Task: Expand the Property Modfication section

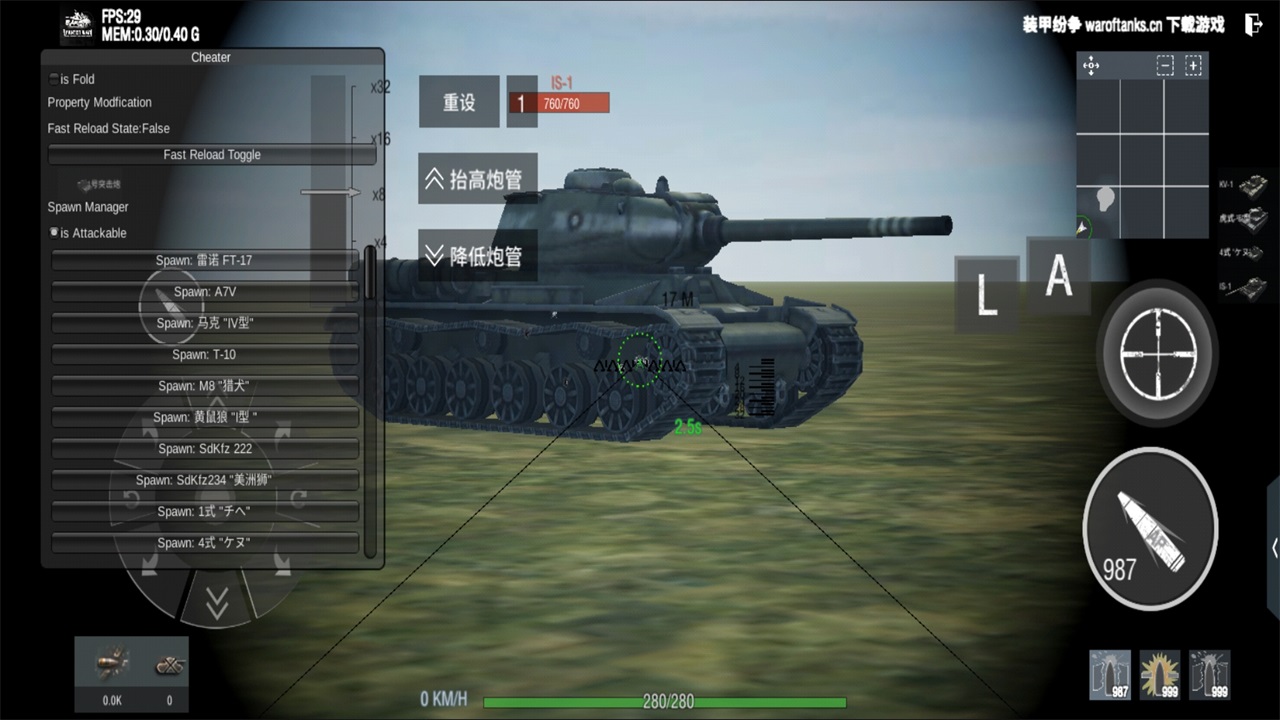Action: [x=98, y=102]
